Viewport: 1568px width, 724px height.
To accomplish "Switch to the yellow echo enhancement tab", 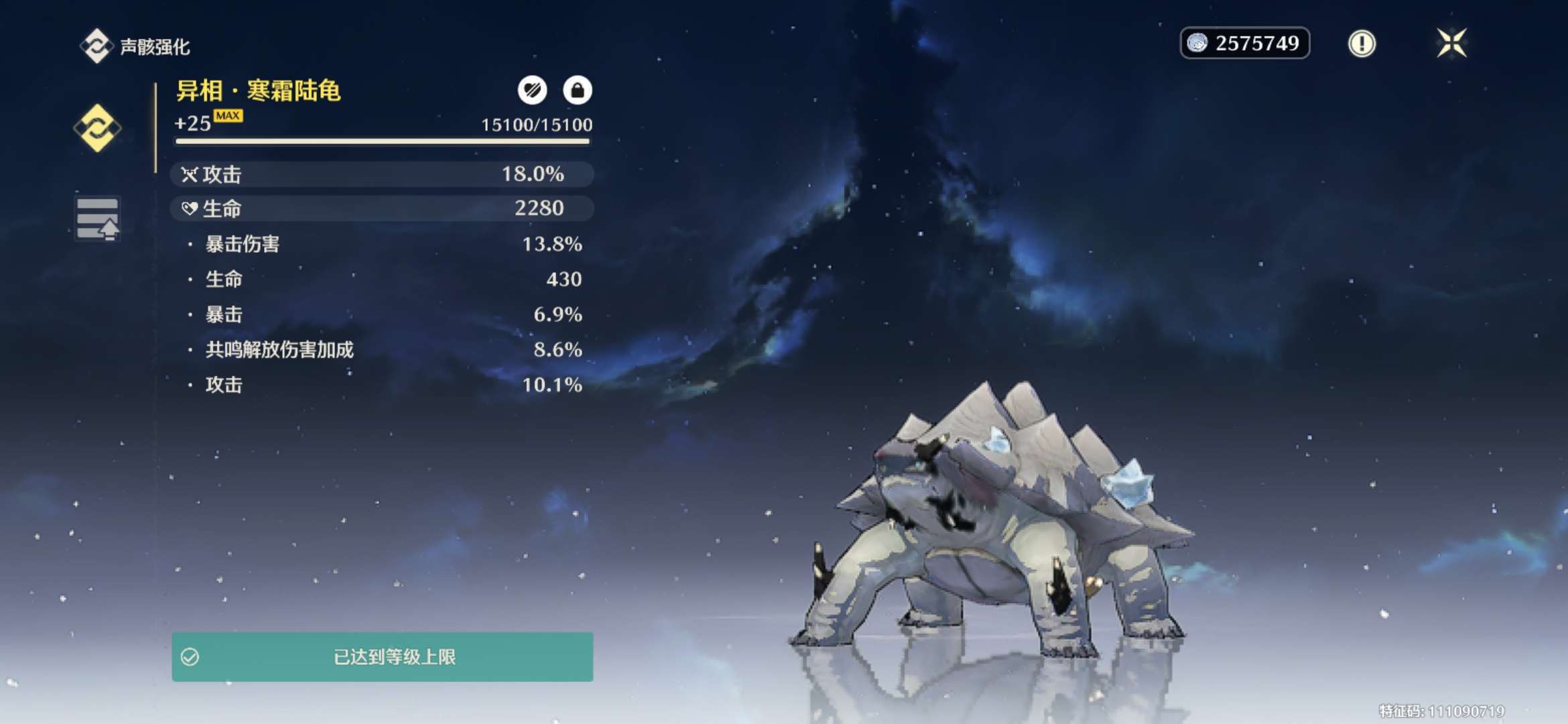I will point(98,127).
